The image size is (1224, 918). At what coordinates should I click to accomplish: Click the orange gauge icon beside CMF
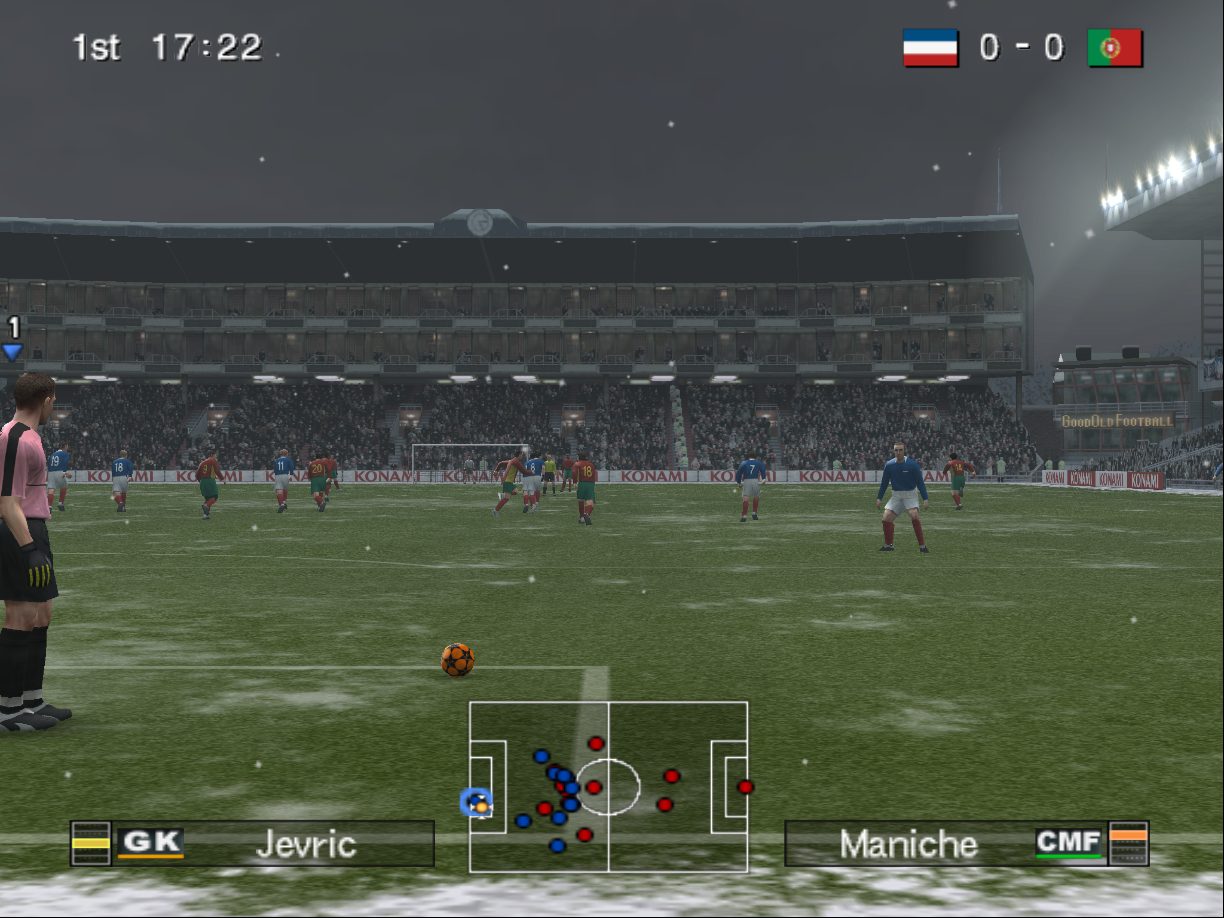tap(1129, 843)
